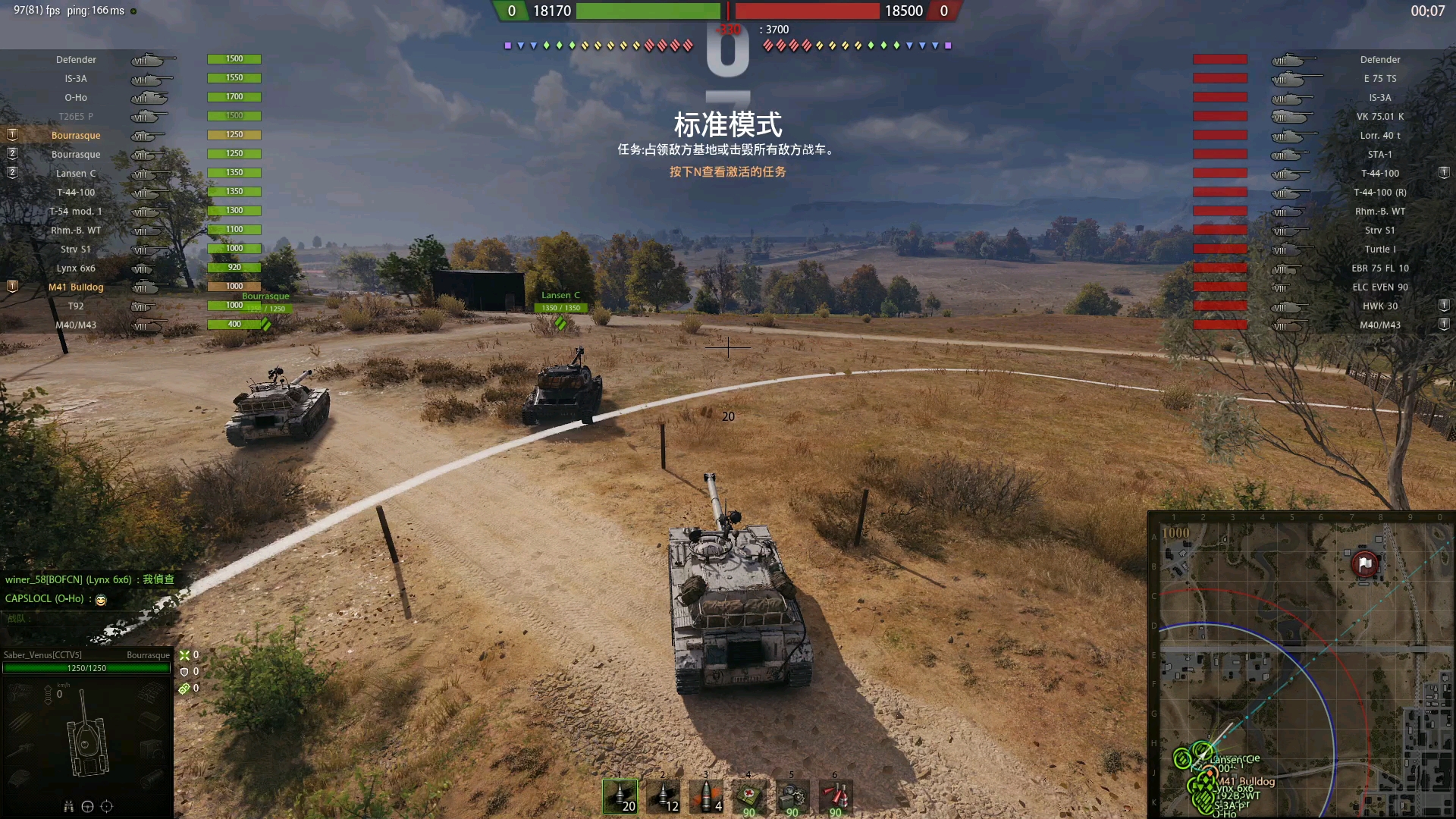Click the enemy base flag on the minimap

(1365, 564)
